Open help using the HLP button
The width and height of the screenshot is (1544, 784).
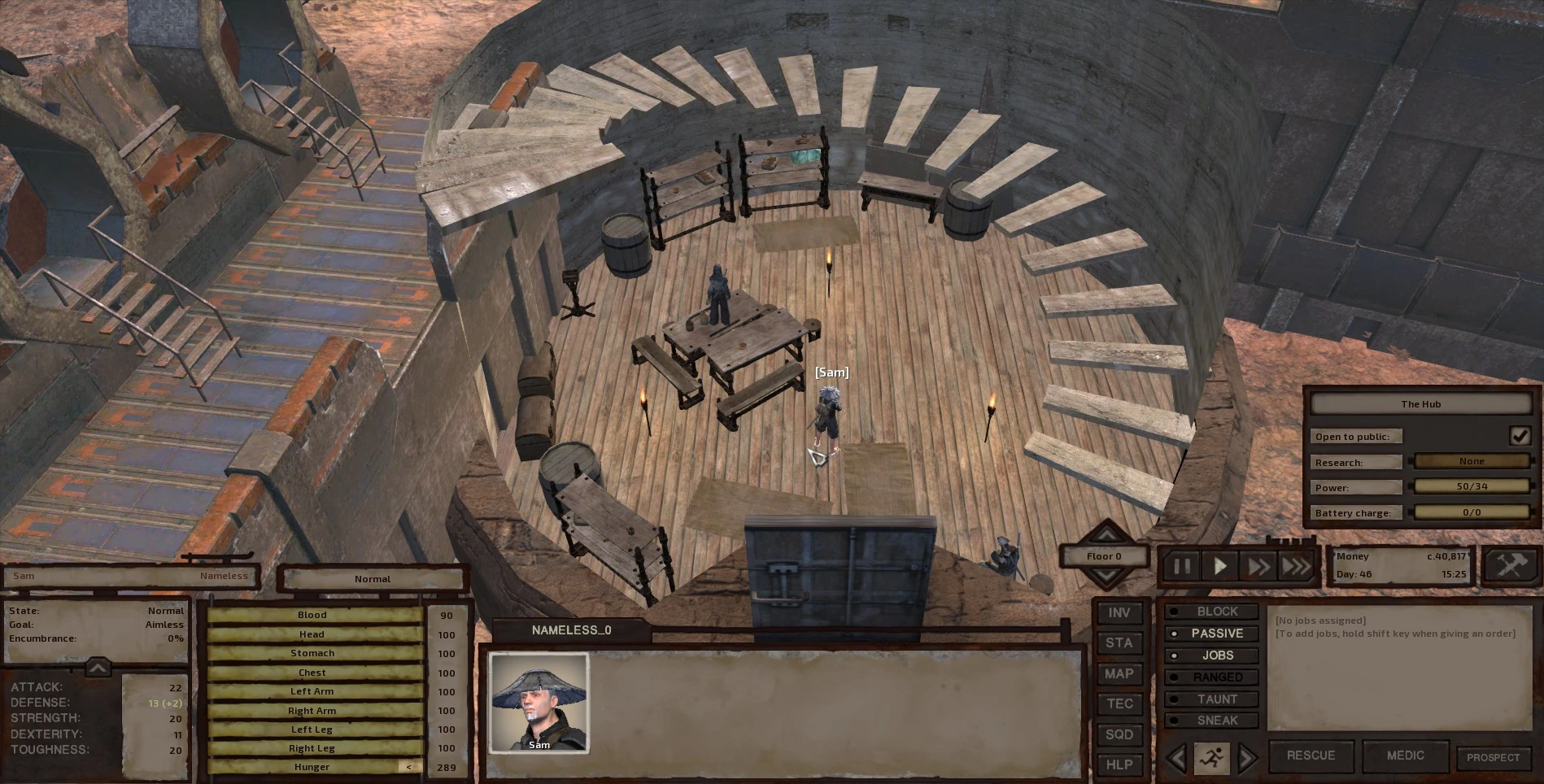point(1119,764)
